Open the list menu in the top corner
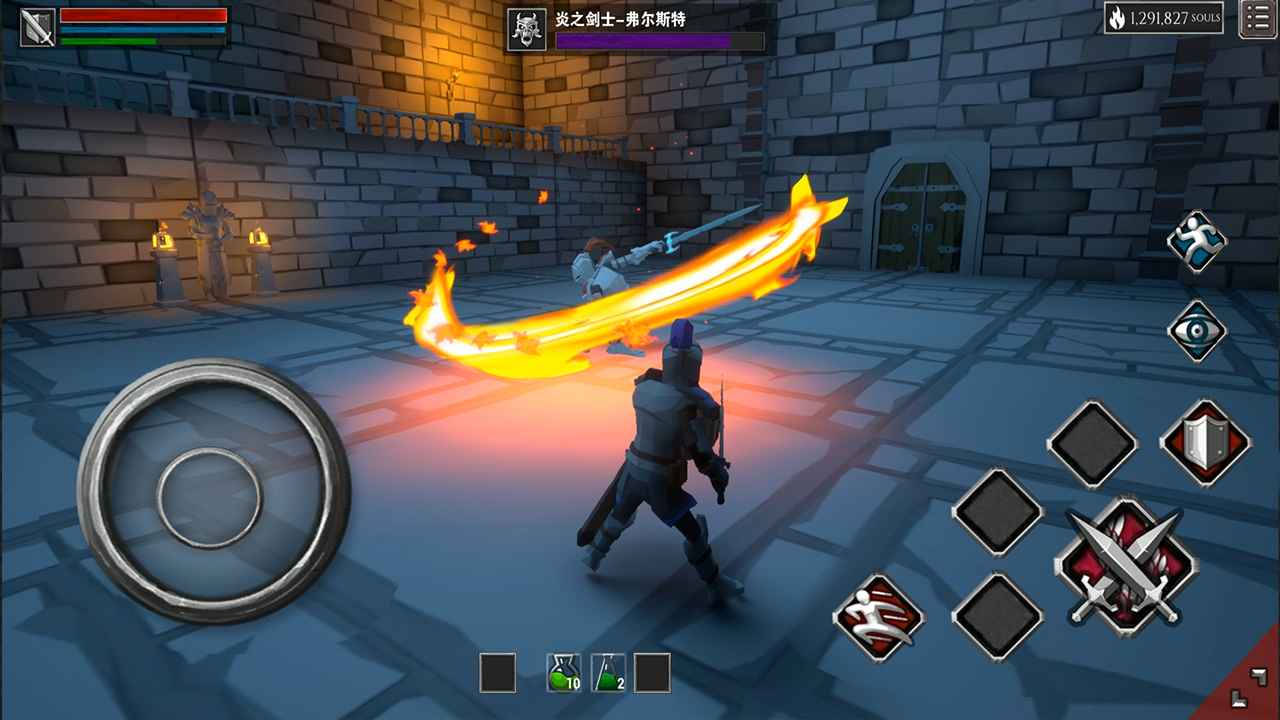1280x720 pixels. point(1257,19)
